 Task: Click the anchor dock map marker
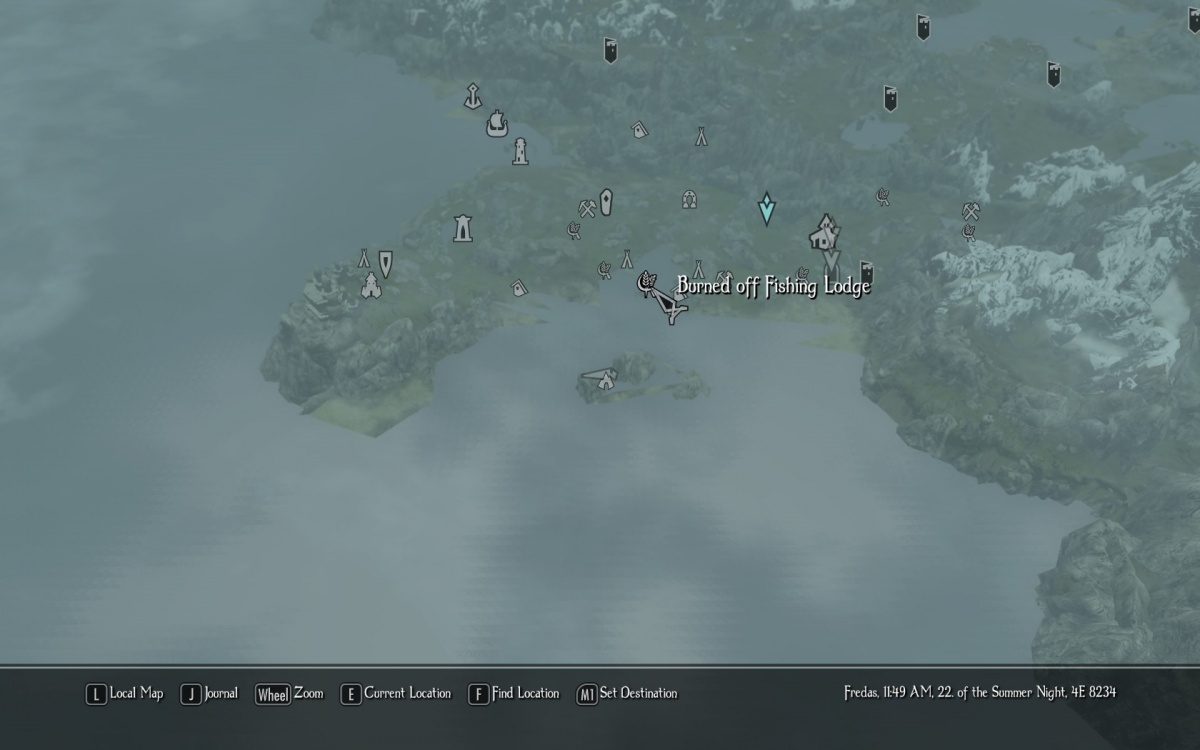click(x=472, y=96)
